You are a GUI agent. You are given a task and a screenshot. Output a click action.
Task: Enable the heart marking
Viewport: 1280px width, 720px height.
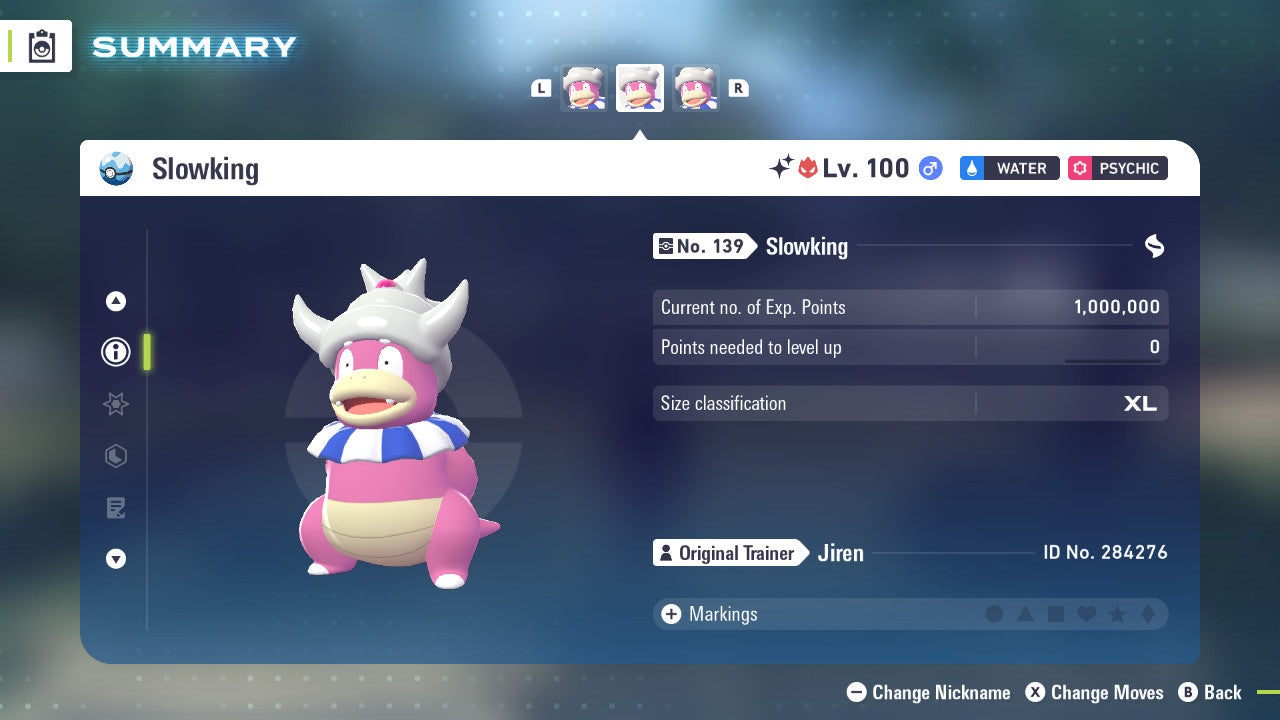pos(1085,614)
